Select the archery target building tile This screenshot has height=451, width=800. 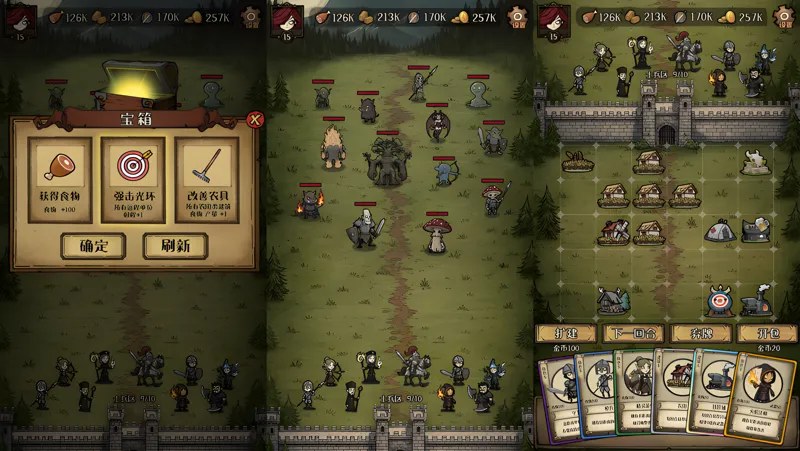click(718, 299)
